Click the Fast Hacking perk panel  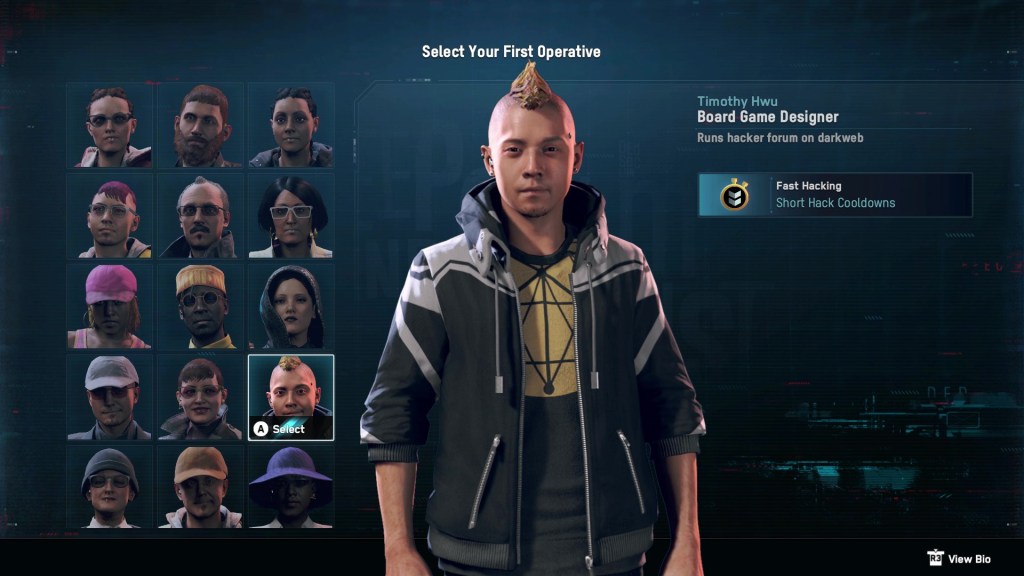pyautogui.click(x=835, y=194)
